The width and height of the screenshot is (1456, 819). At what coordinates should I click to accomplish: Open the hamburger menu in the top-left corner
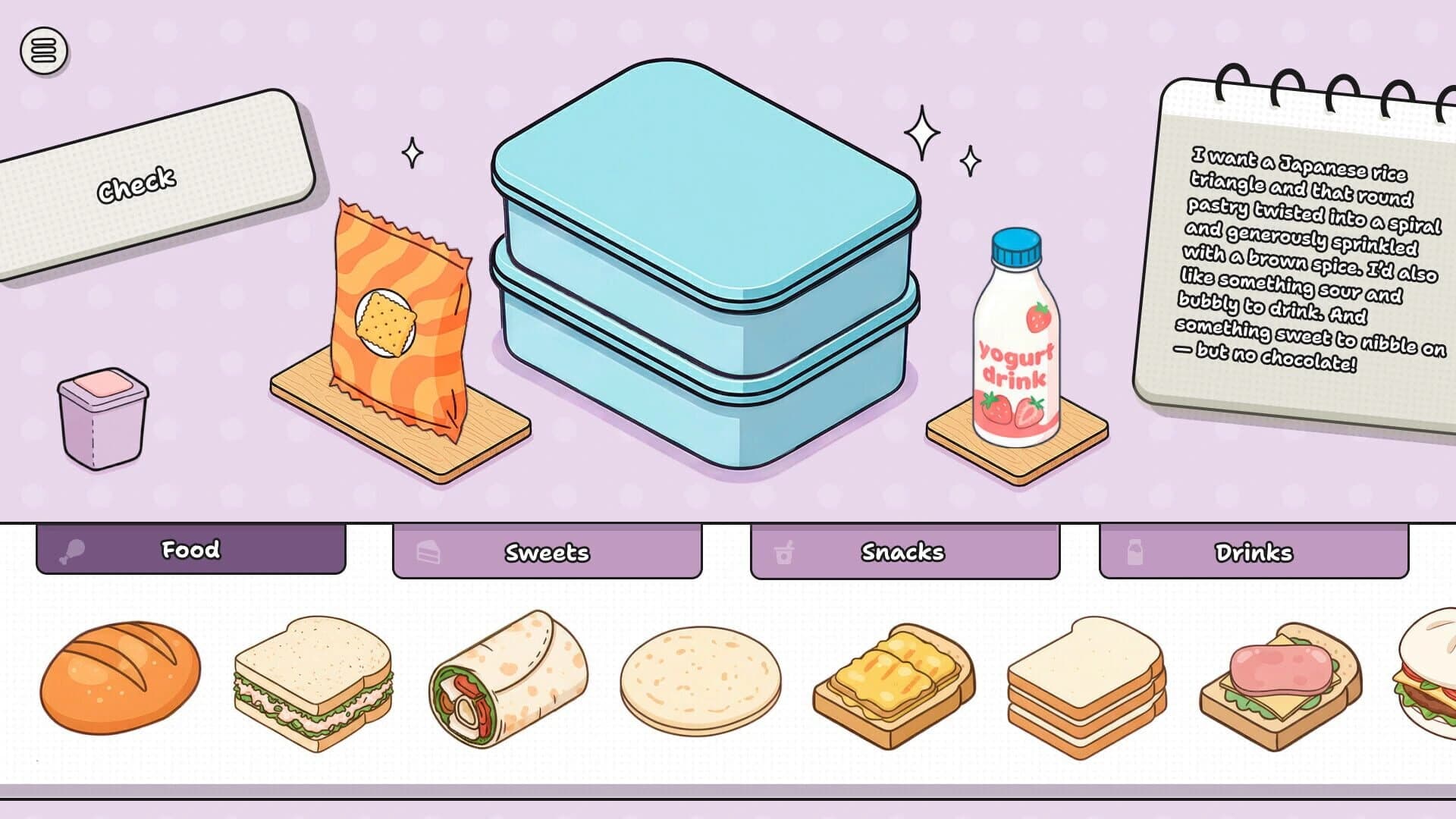[x=42, y=50]
